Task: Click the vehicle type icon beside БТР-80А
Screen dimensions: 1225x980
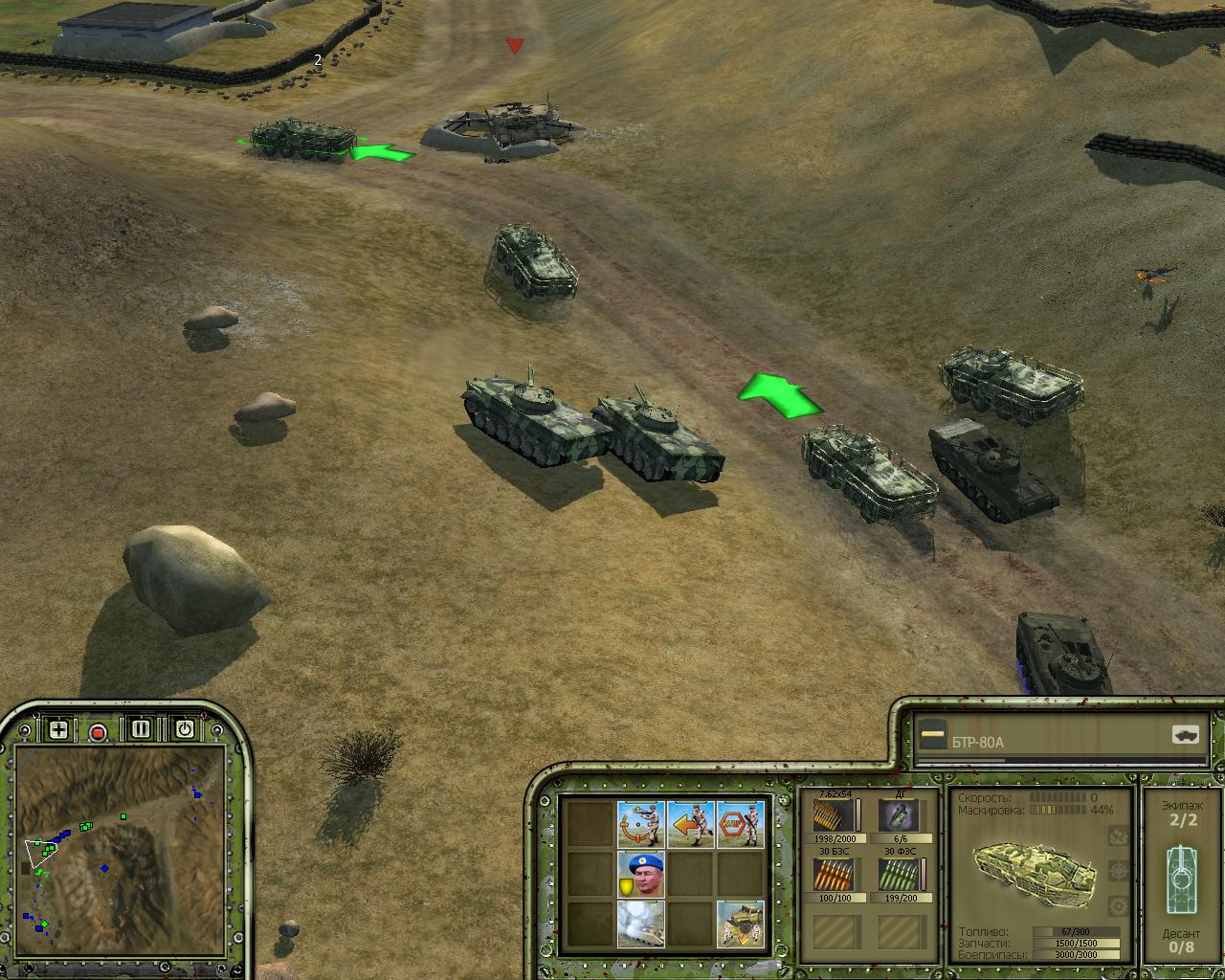Action: [1185, 735]
